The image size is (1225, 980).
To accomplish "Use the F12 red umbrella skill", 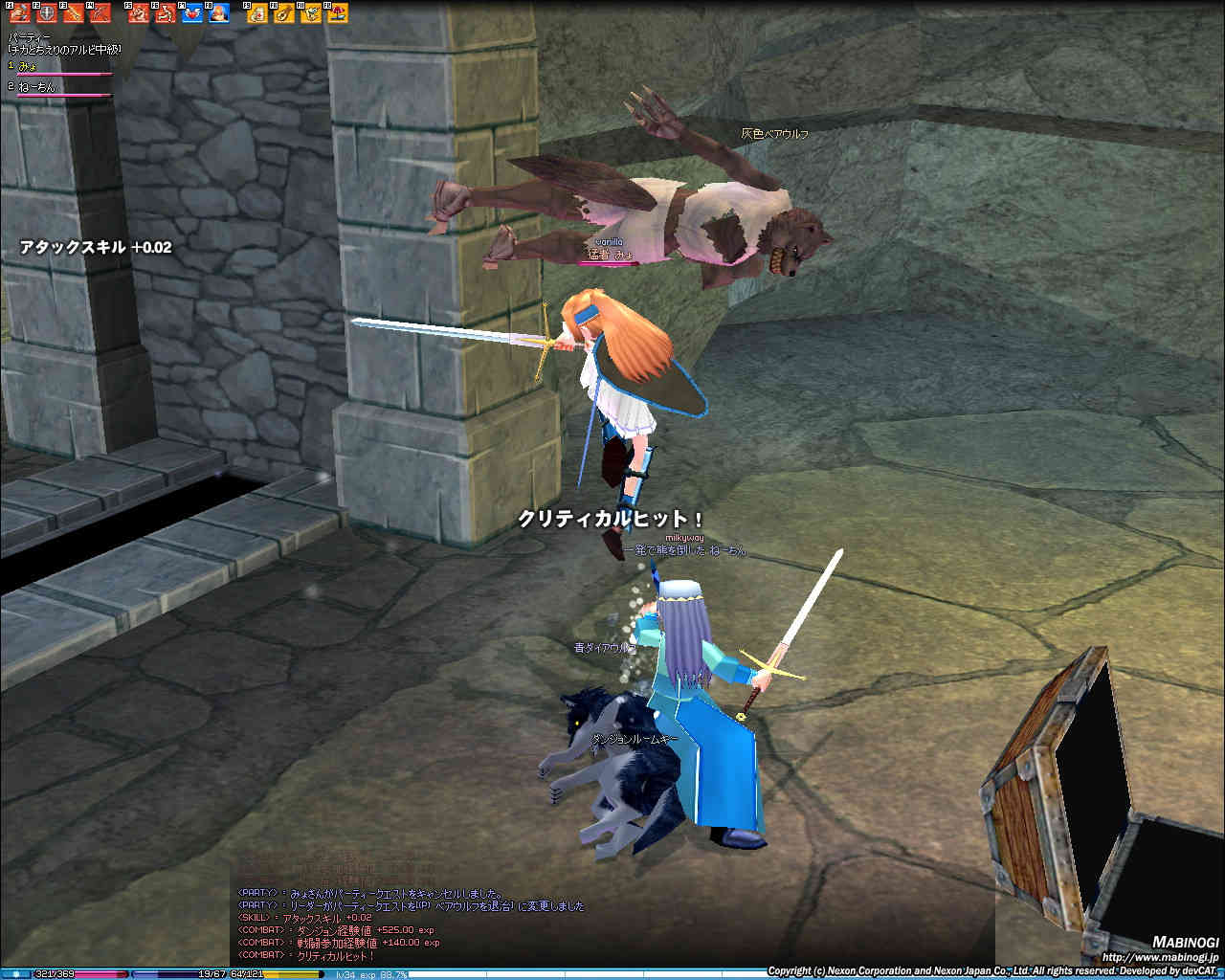I will pyautogui.click(x=338, y=14).
